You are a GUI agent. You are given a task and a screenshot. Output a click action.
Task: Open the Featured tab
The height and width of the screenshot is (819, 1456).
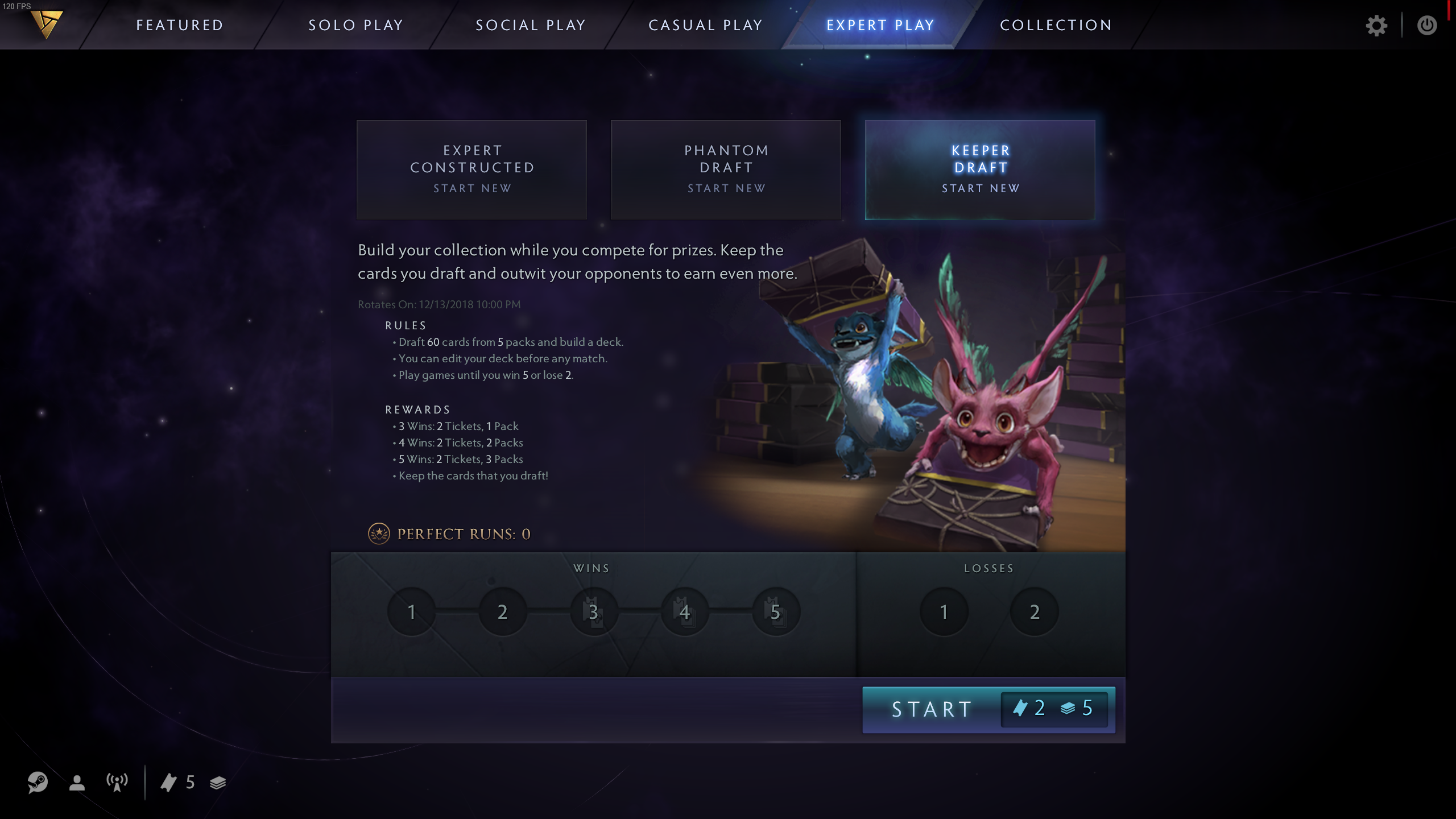pyautogui.click(x=180, y=25)
